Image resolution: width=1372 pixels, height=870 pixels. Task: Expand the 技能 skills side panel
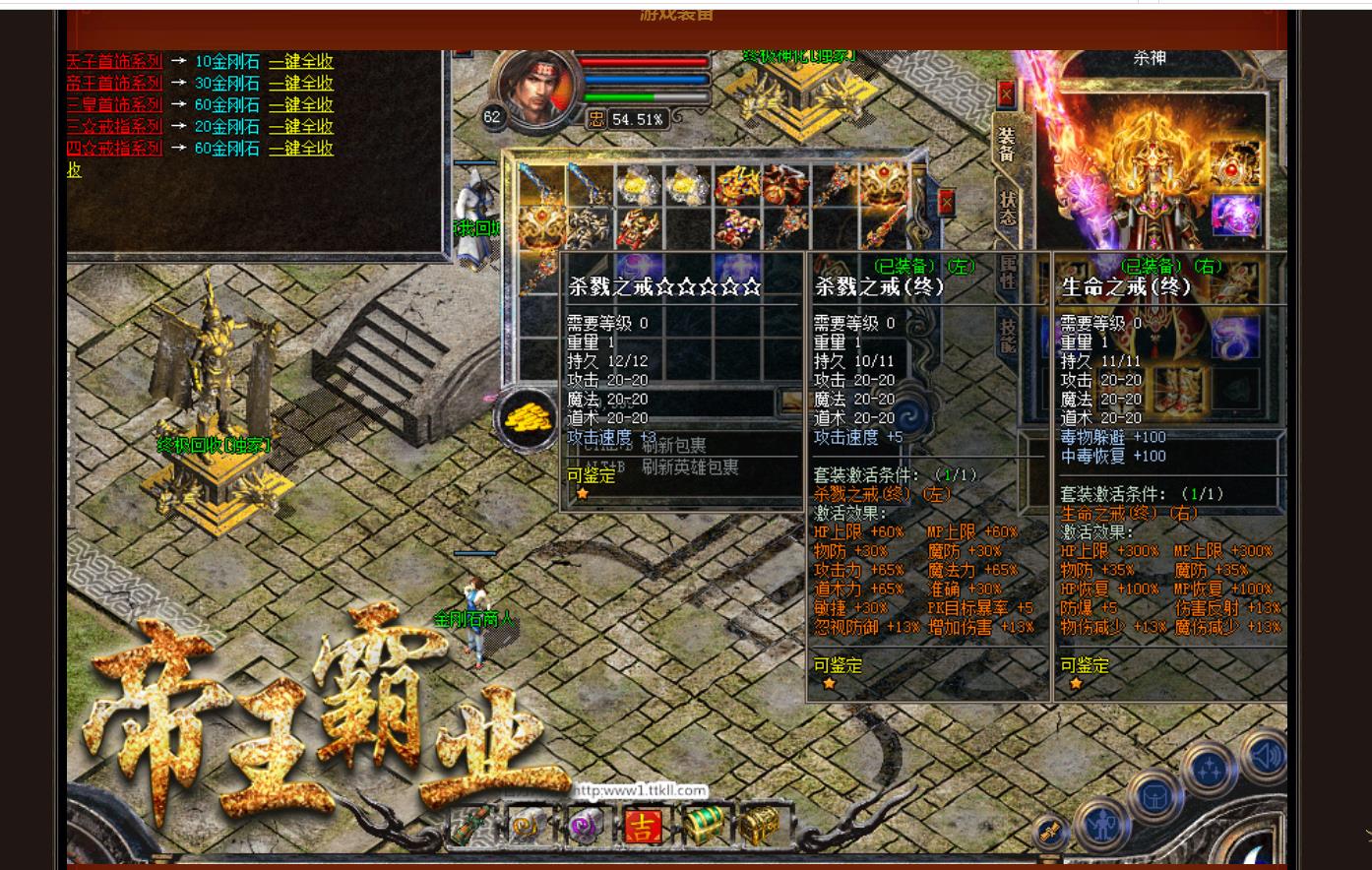pyautogui.click(x=1009, y=333)
